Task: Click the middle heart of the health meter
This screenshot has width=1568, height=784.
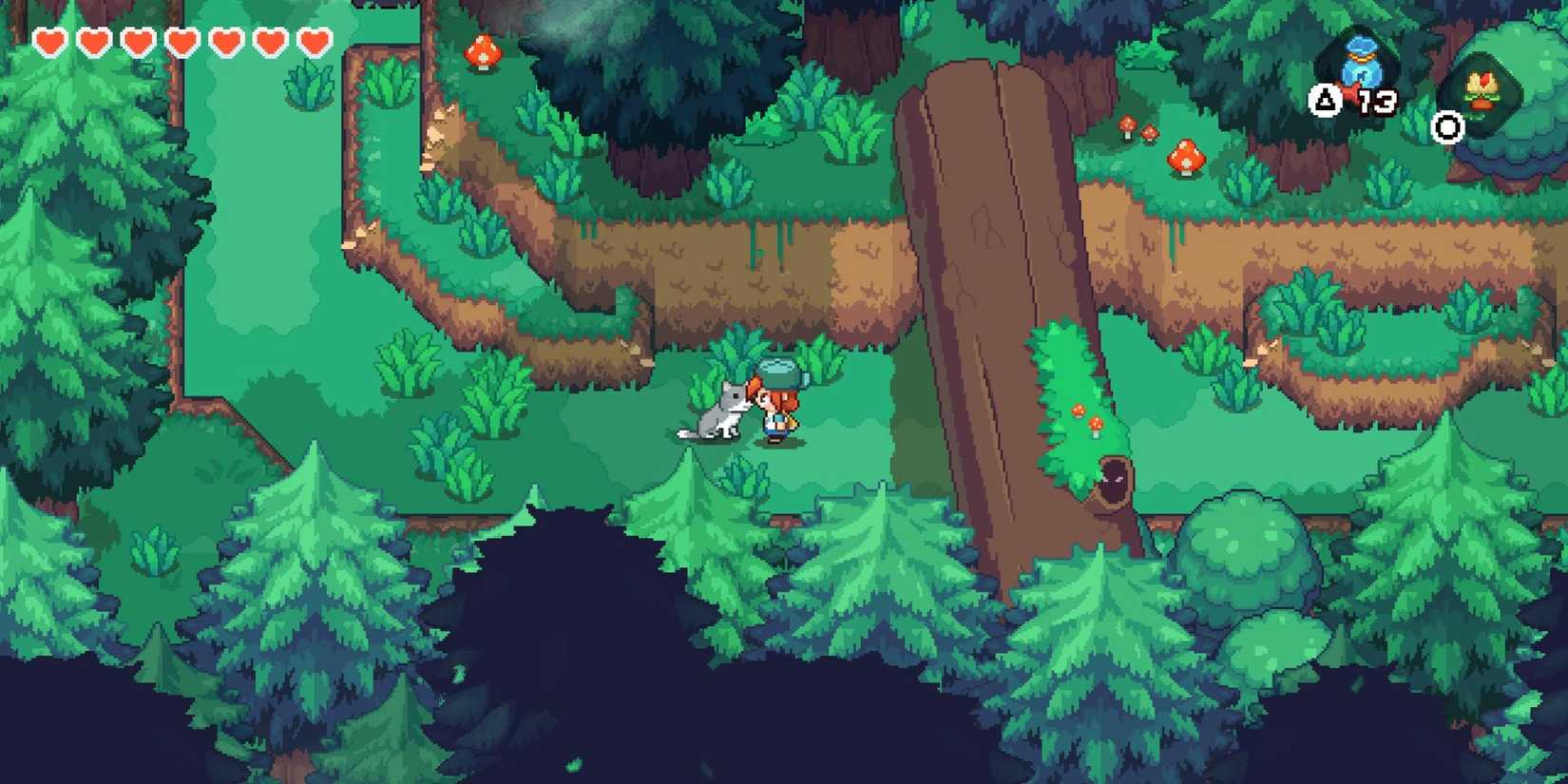Action: point(182,42)
